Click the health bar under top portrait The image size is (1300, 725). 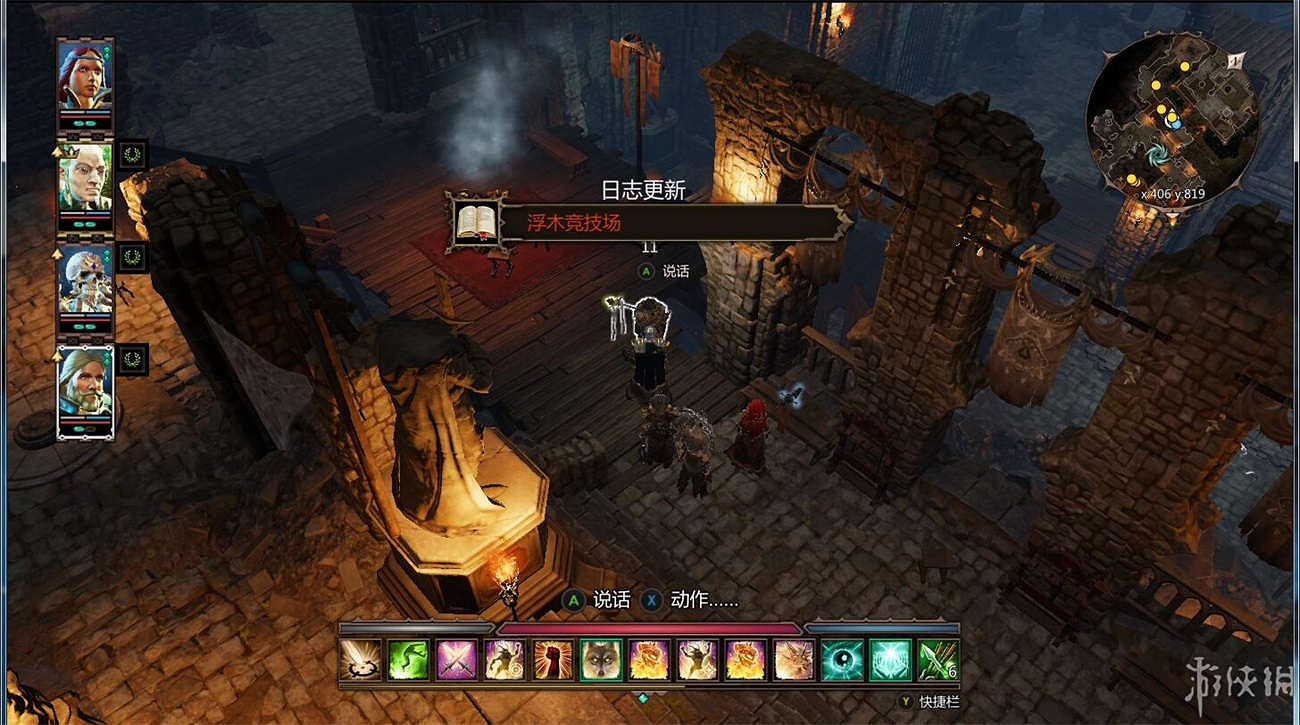coord(84,116)
